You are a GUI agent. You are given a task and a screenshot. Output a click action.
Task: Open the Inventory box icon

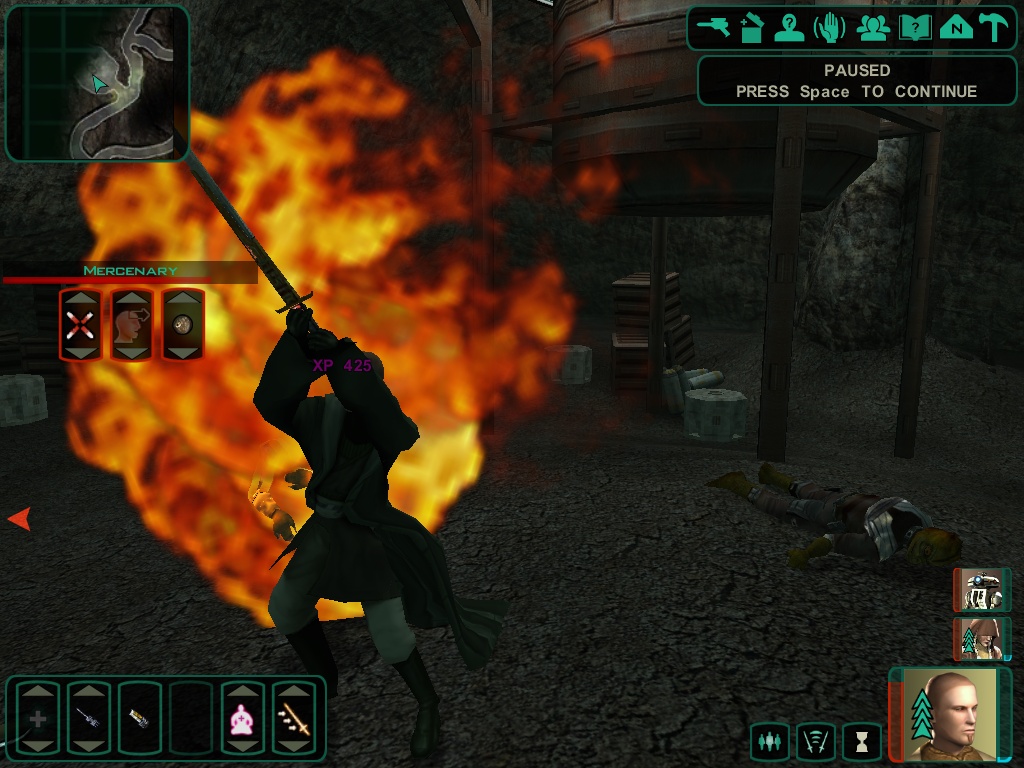coord(752,28)
